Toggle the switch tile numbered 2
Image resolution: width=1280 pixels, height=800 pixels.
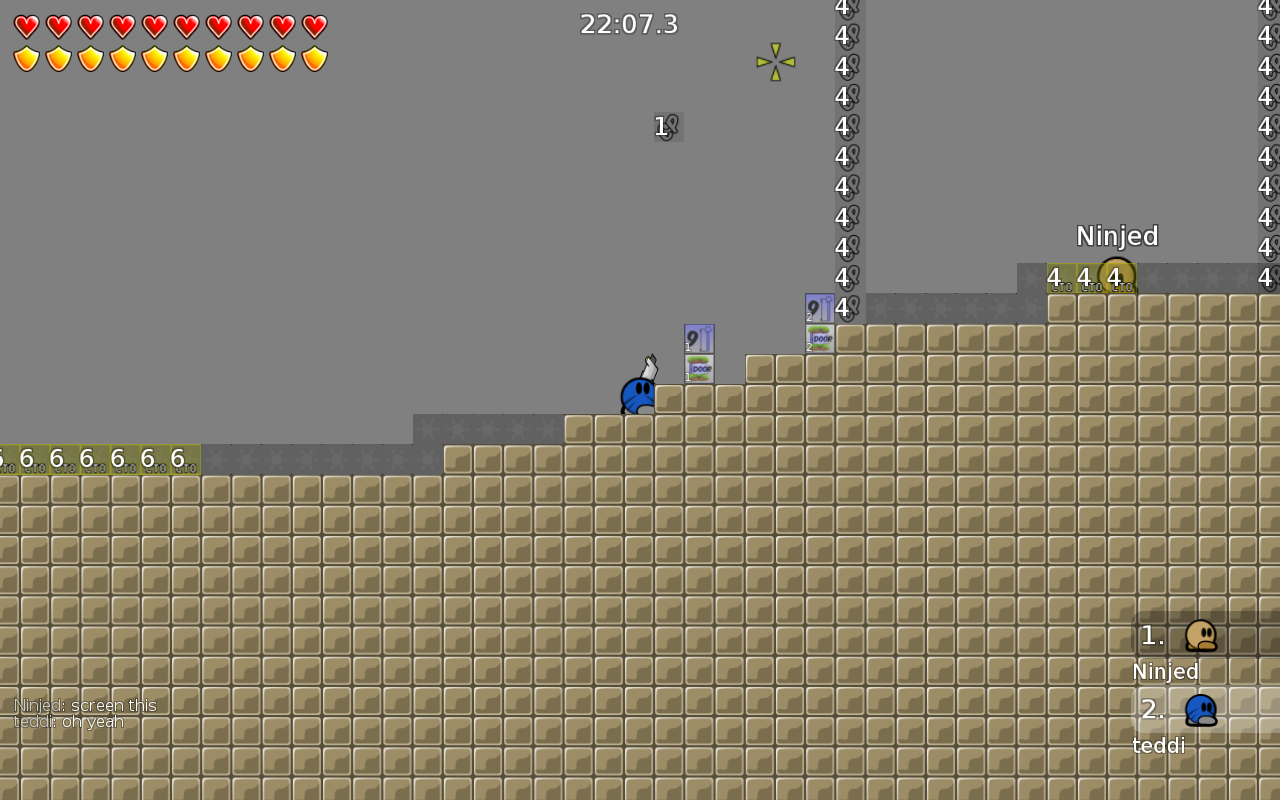tap(818, 308)
